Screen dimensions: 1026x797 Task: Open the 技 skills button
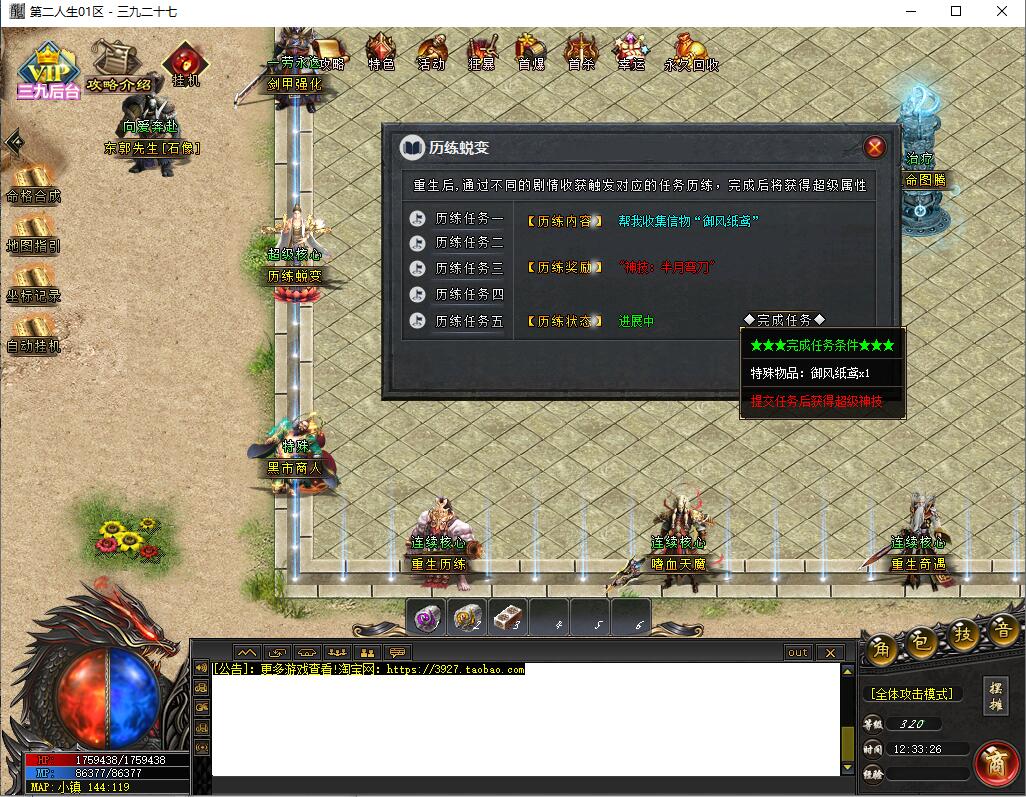(x=963, y=636)
